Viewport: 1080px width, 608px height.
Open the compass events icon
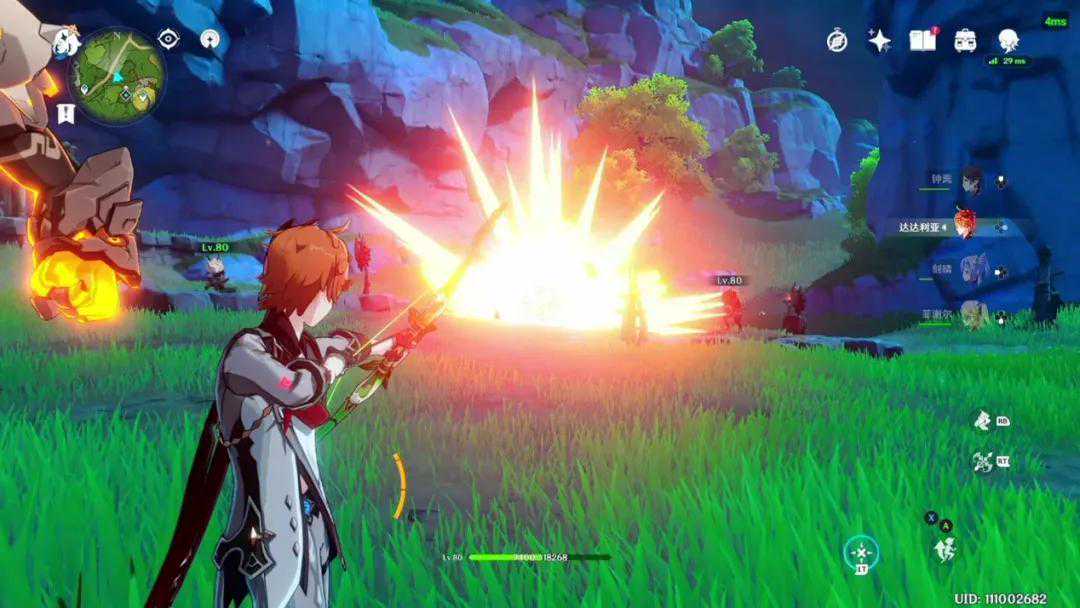point(837,41)
